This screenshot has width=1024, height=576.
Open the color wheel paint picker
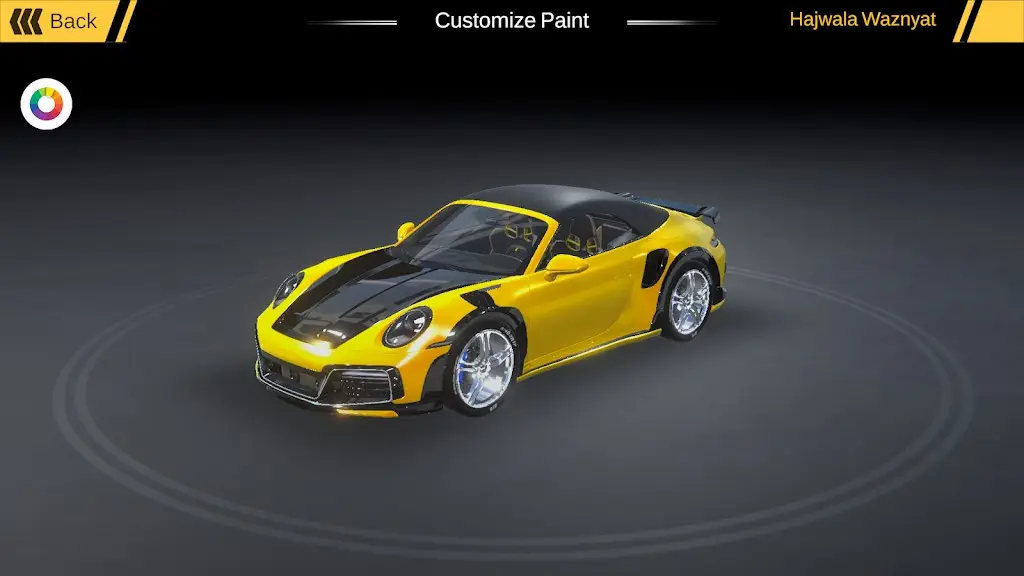click(x=46, y=104)
